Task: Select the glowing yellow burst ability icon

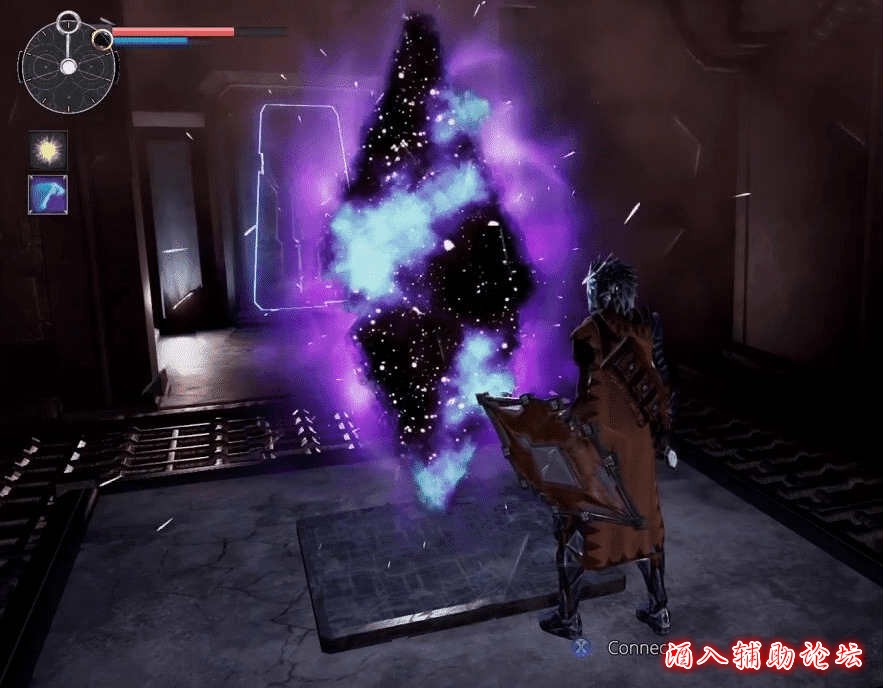Action: coord(47,150)
